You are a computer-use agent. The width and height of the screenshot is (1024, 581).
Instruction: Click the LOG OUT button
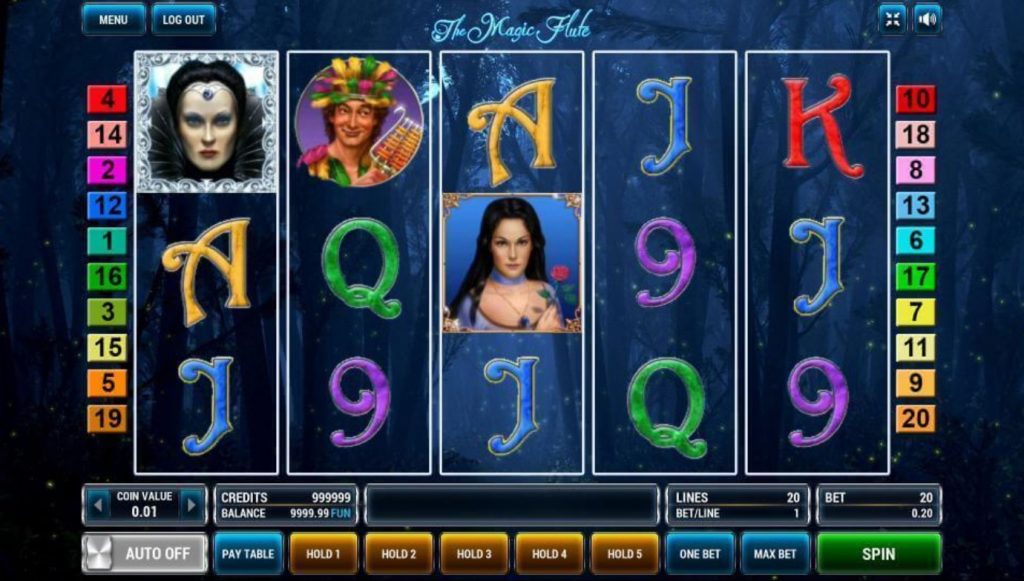pos(183,19)
